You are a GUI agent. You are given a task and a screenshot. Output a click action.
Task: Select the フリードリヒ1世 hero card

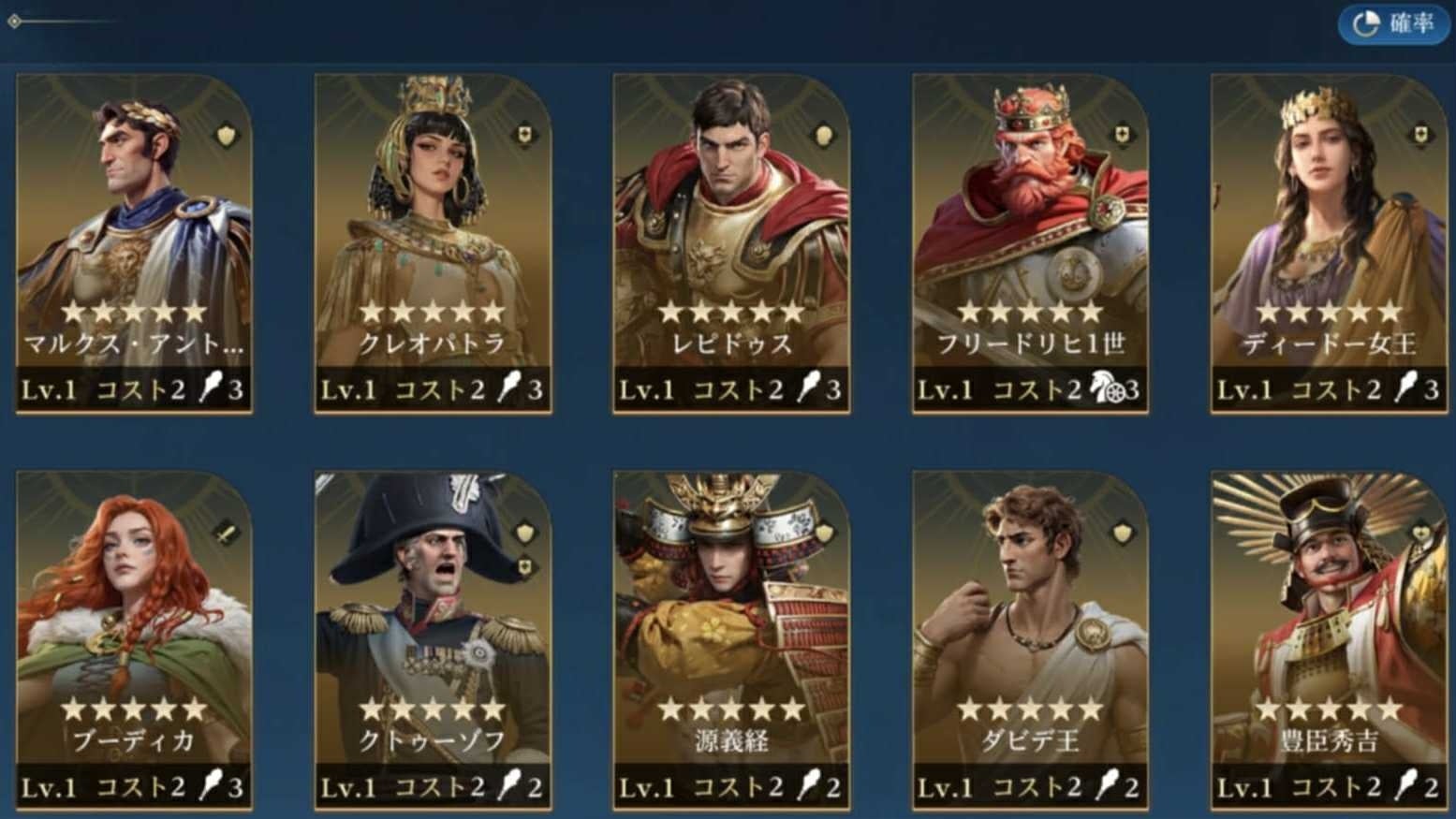pyautogui.click(x=1030, y=243)
